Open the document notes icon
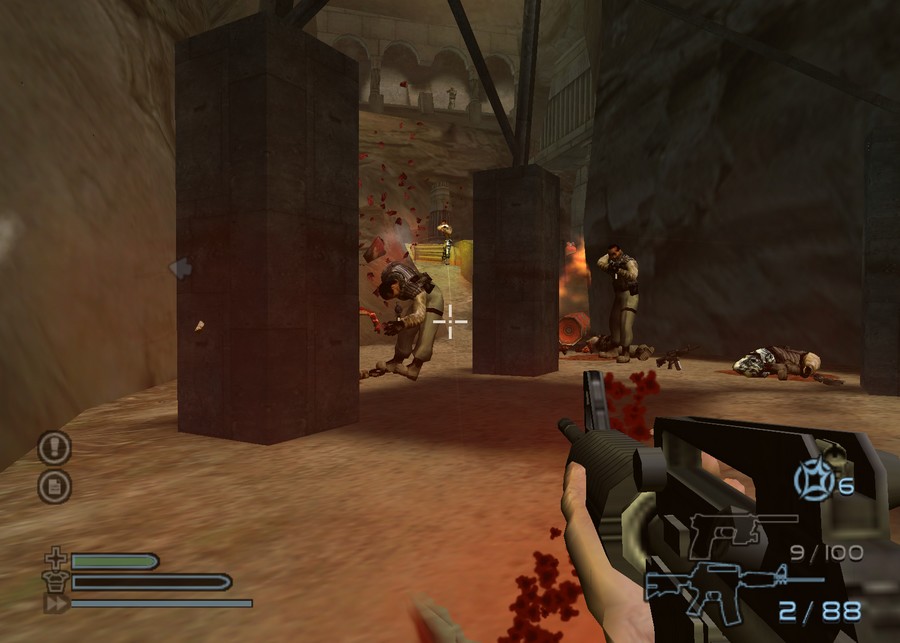The width and height of the screenshot is (900, 643). click(54, 486)
